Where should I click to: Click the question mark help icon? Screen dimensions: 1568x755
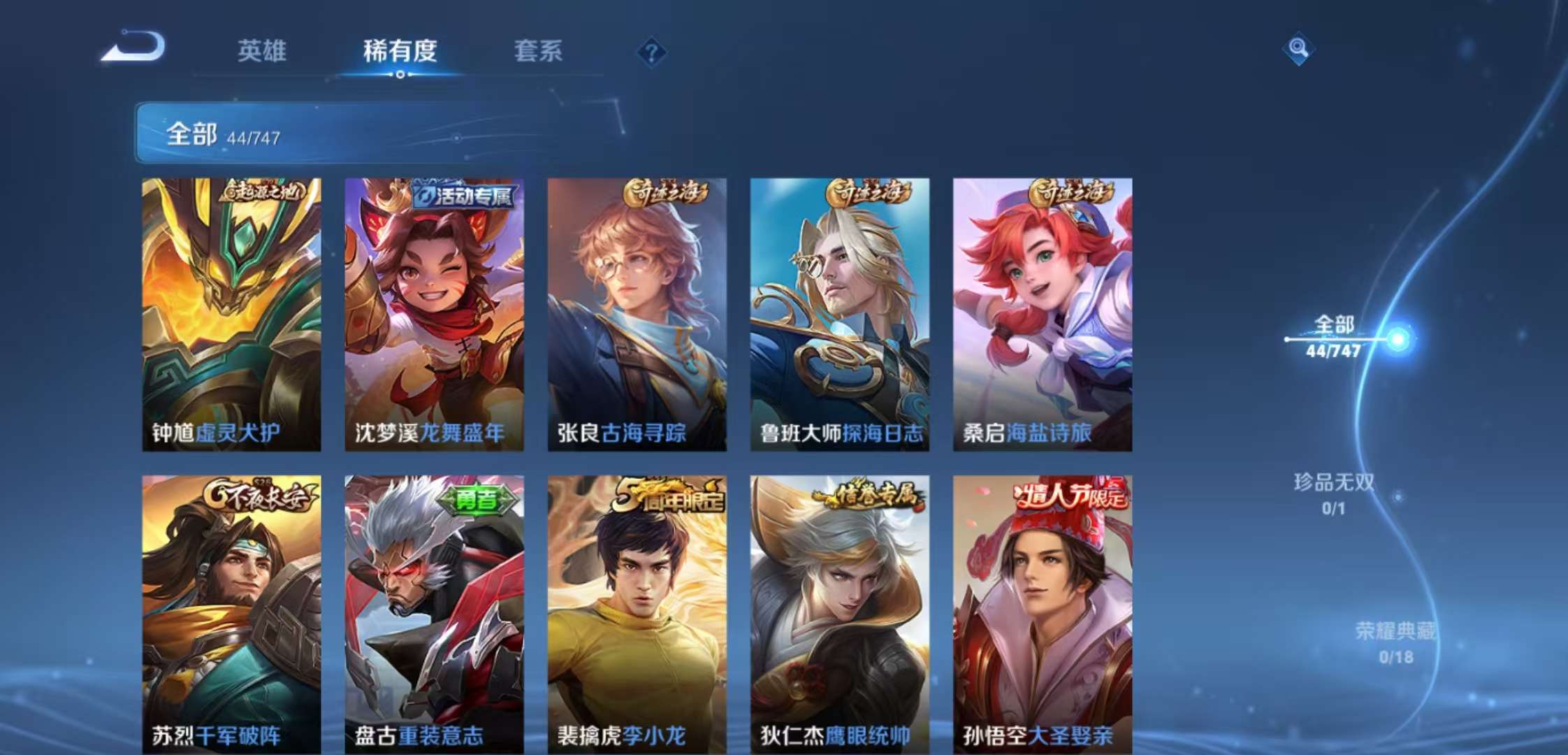coord(650,50)
